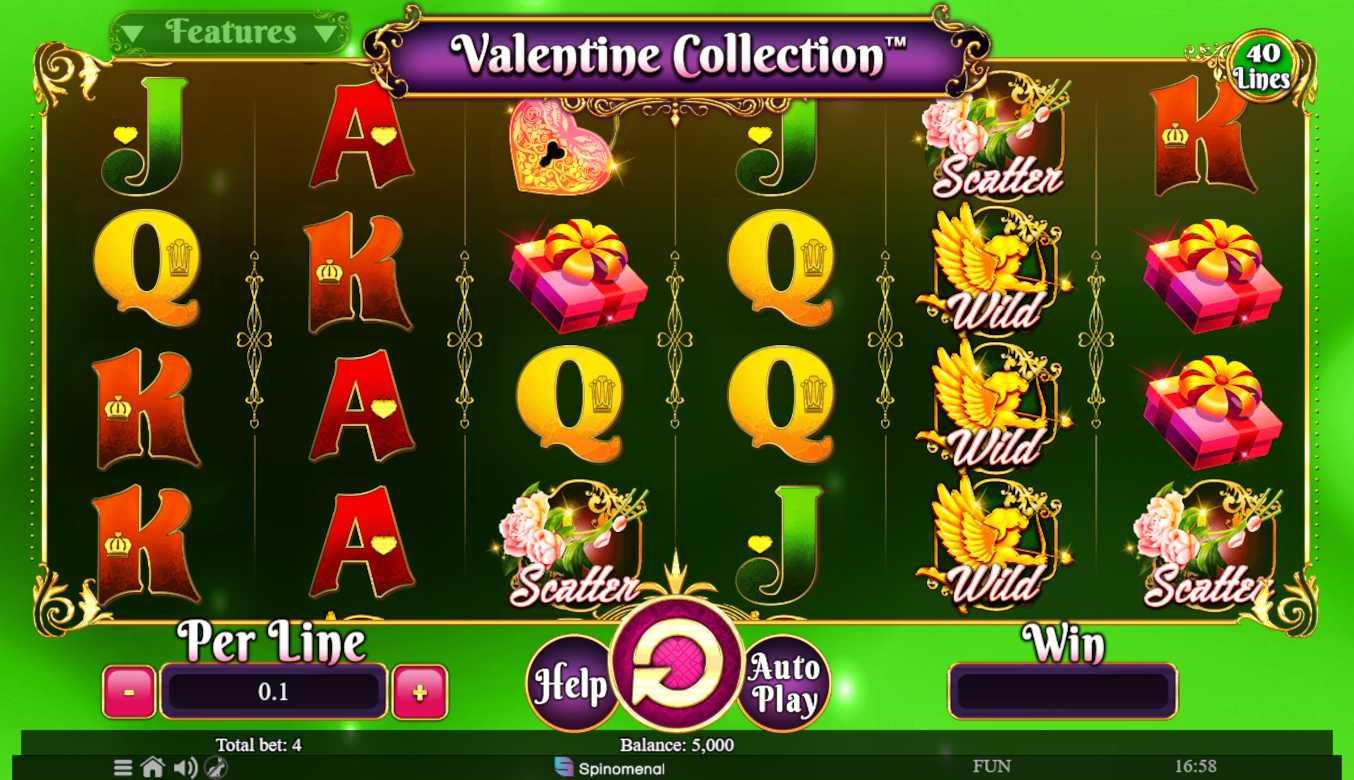Toggle quick spin with the rabbit icon

tap(216, 768)
